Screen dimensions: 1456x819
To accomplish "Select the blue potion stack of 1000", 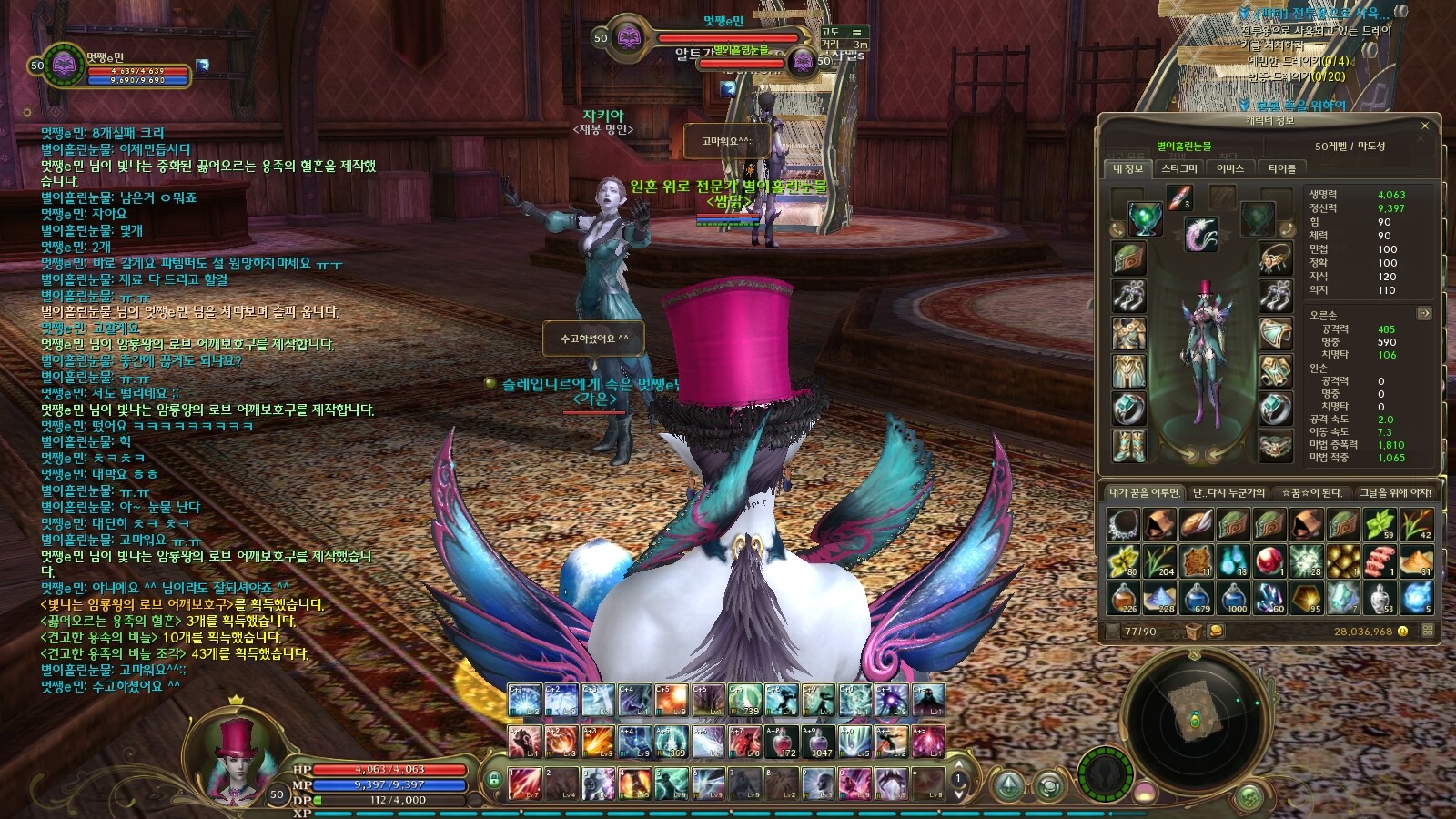I will (x=1234, y=598).
